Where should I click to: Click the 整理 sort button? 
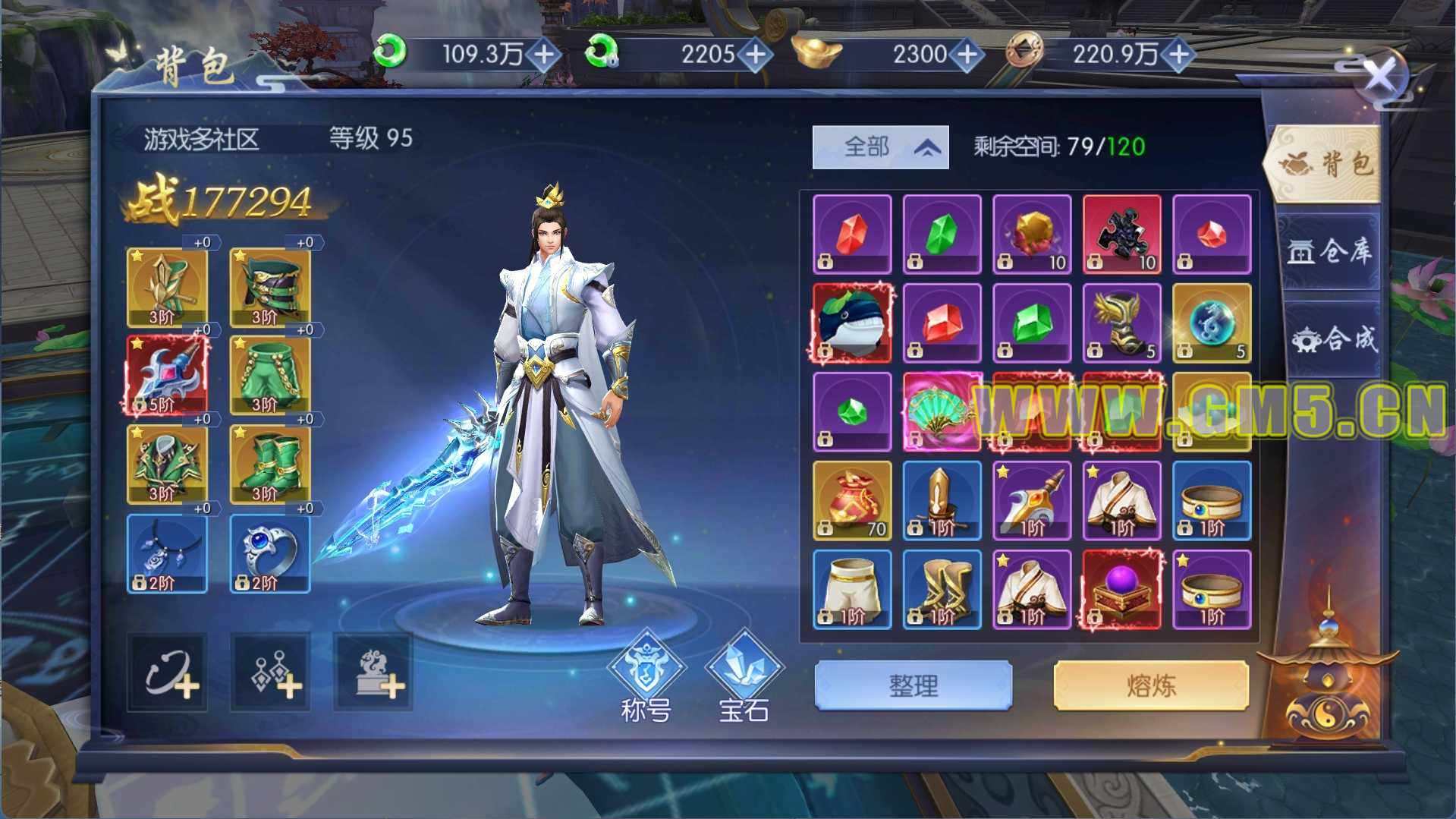tap(913, 685)
